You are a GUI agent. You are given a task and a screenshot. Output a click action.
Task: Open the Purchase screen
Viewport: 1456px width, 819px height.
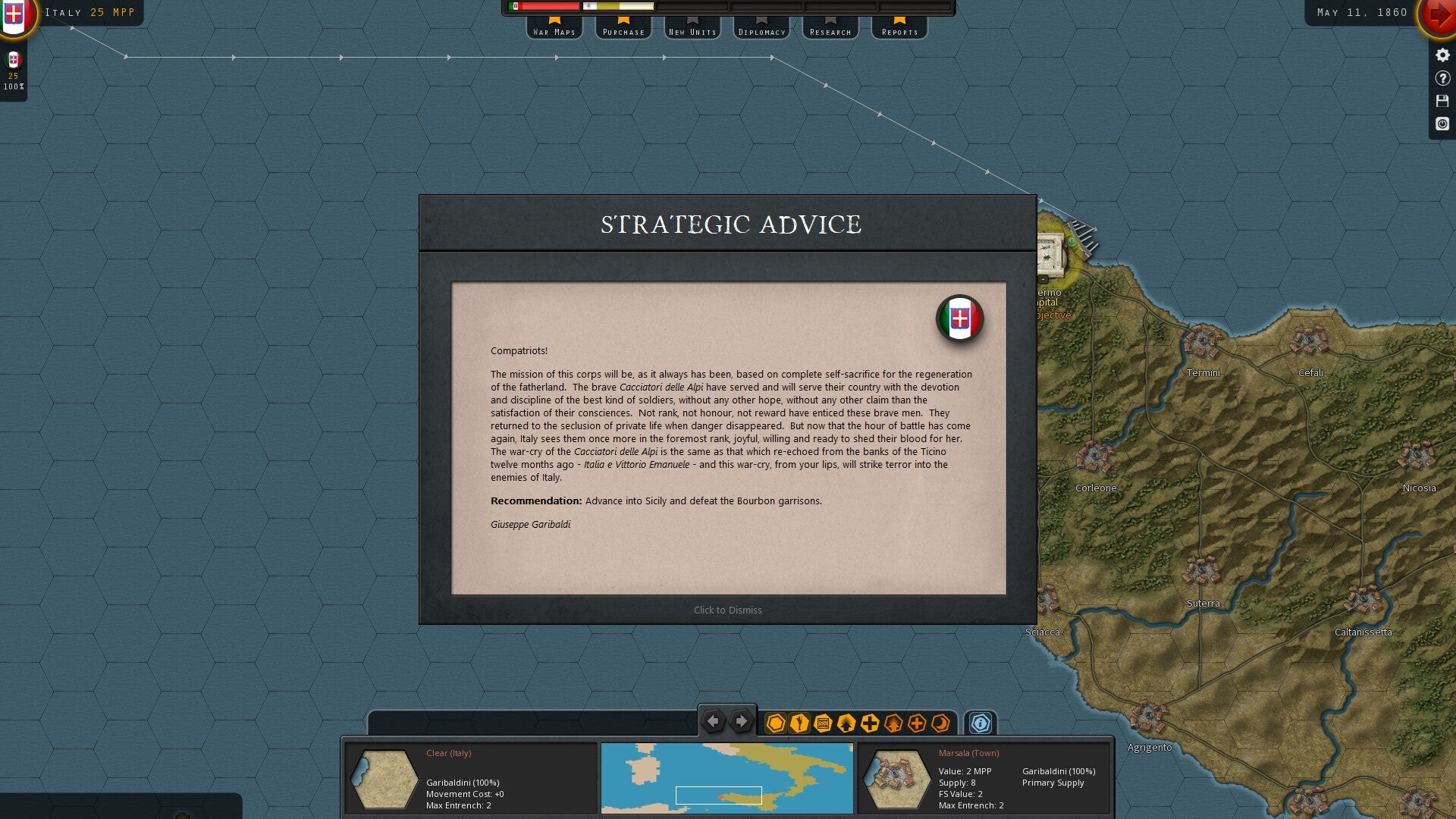click(623, 31)
